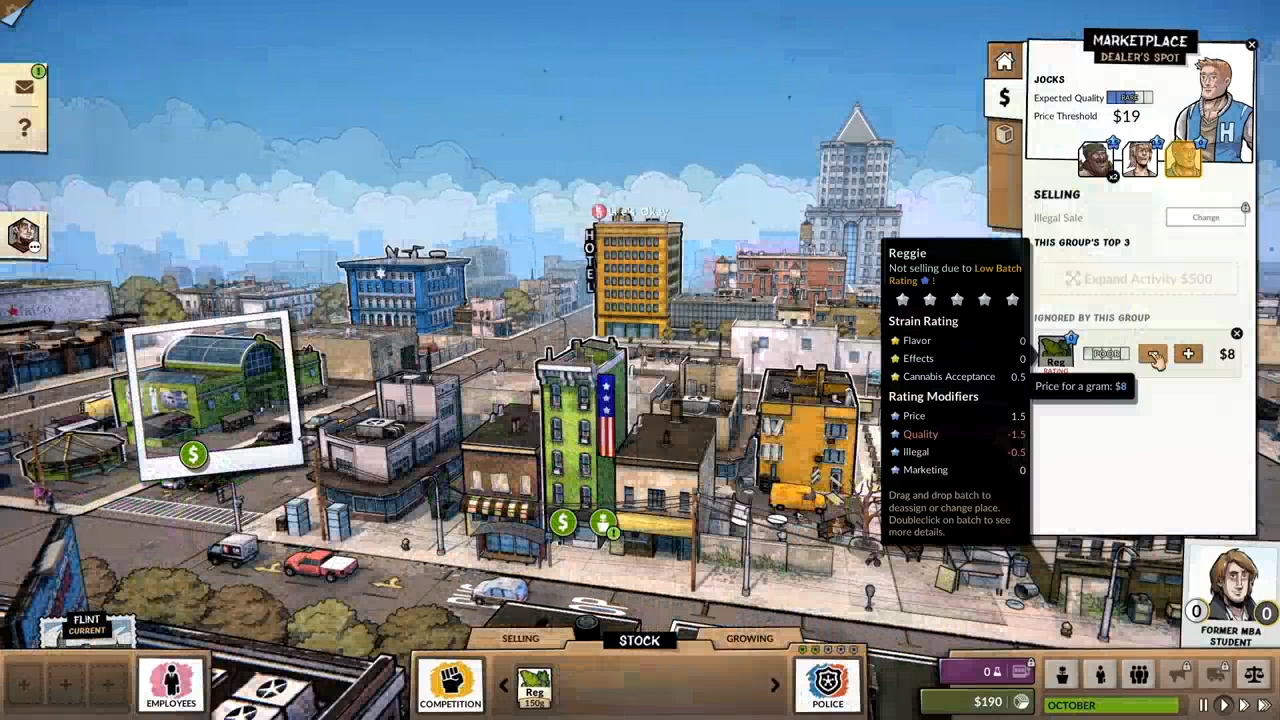Open the house tab in Marketplace panel
This screenshot has height=720, width=1280.
pos(1004,62)
